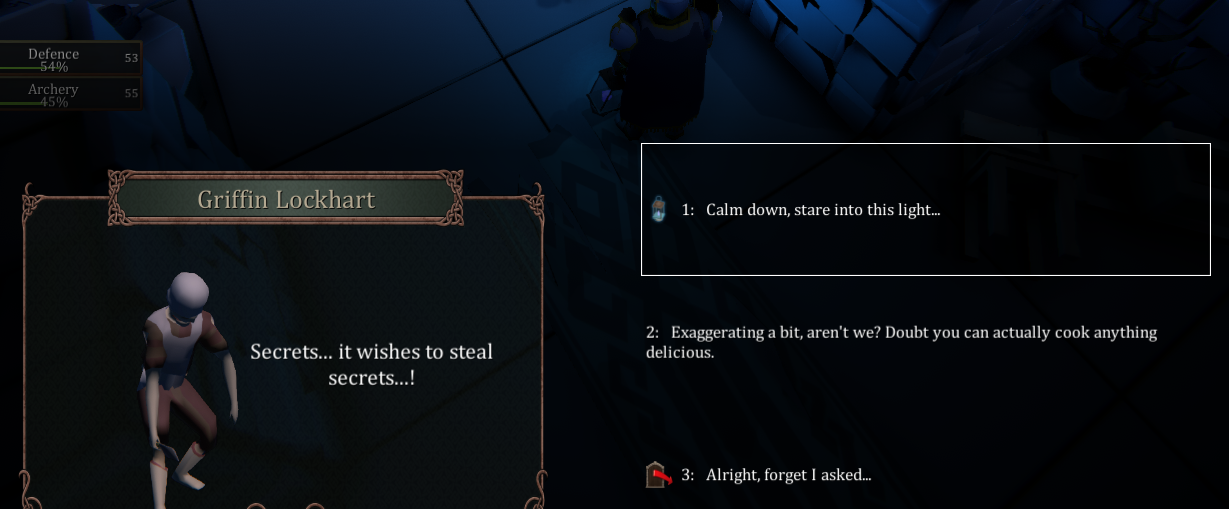
Task: Select the "Exaggerating a bit, aren't we?" reply
Action: [x=900, y=342]
